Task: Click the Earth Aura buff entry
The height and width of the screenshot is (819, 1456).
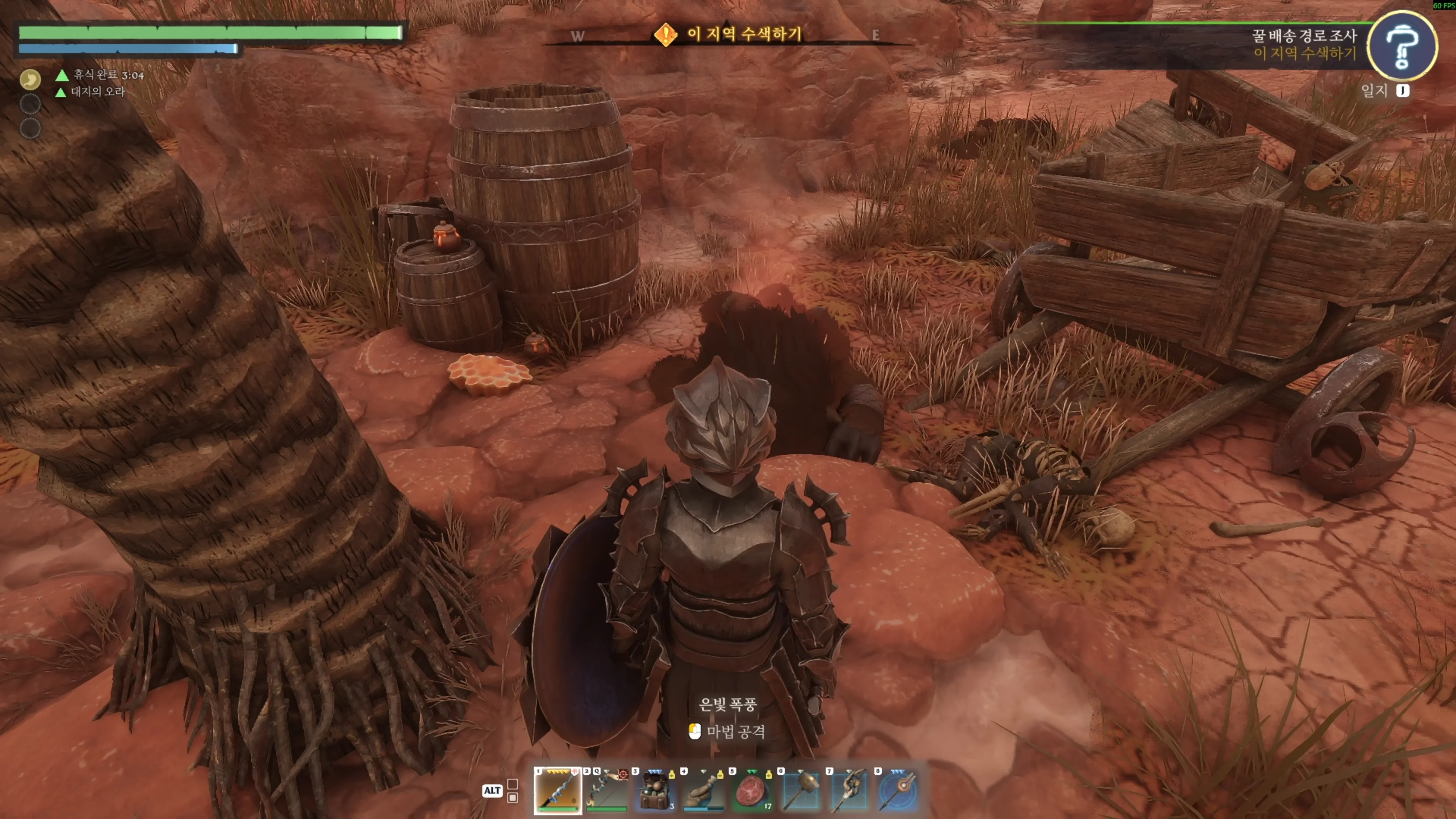Action: click(97, 91)
